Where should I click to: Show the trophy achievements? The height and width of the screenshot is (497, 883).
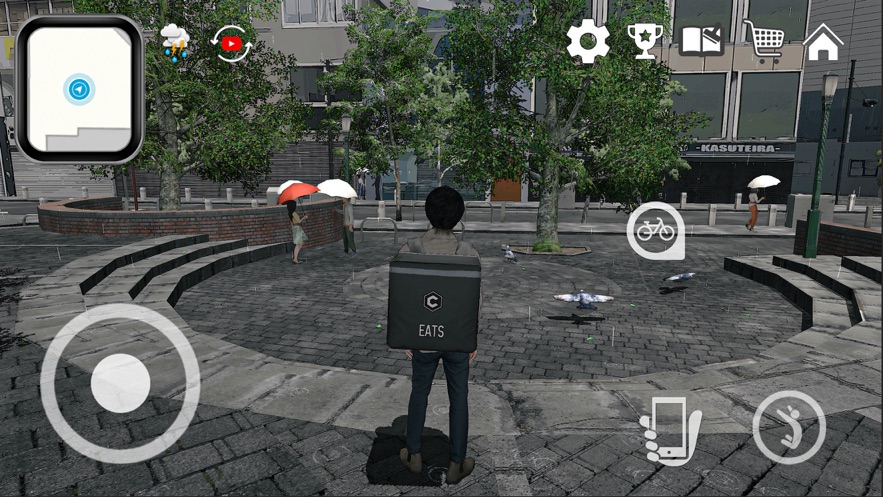pos(645,42)
